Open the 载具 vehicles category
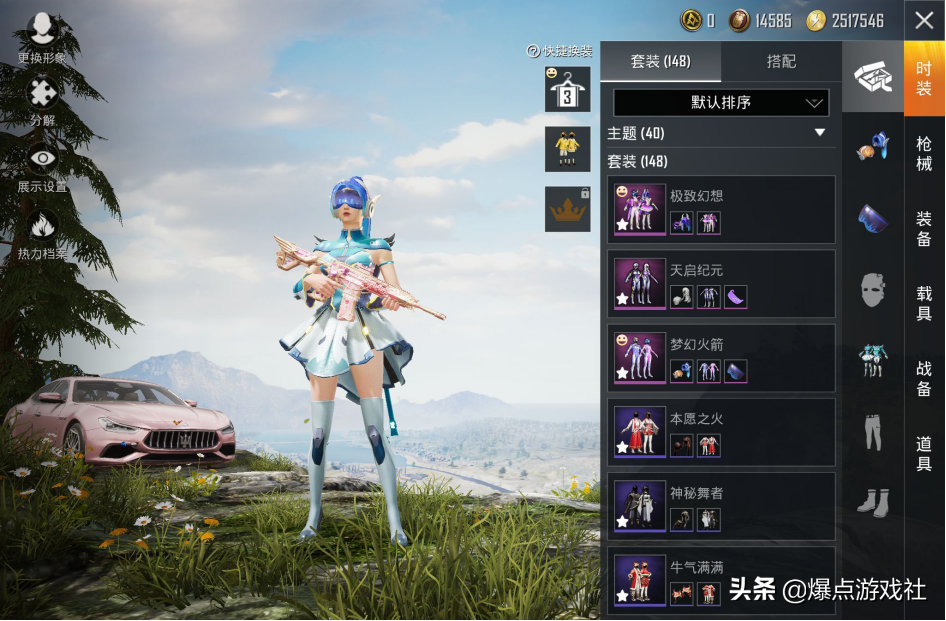The height and width of the screenshot is (621, 946). (x=924, y=303)
